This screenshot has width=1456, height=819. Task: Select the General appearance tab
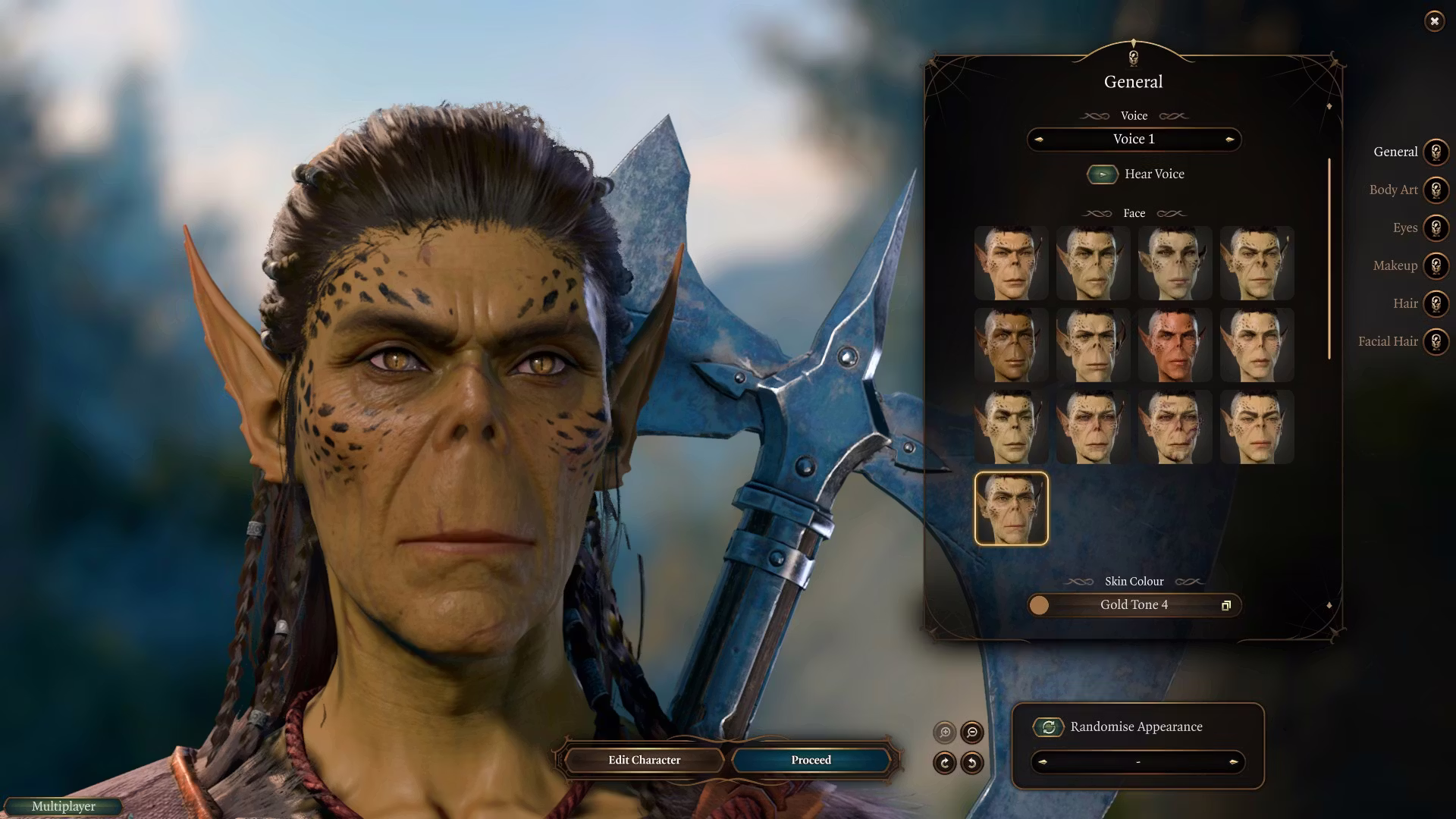click(x=1435, y=152)
